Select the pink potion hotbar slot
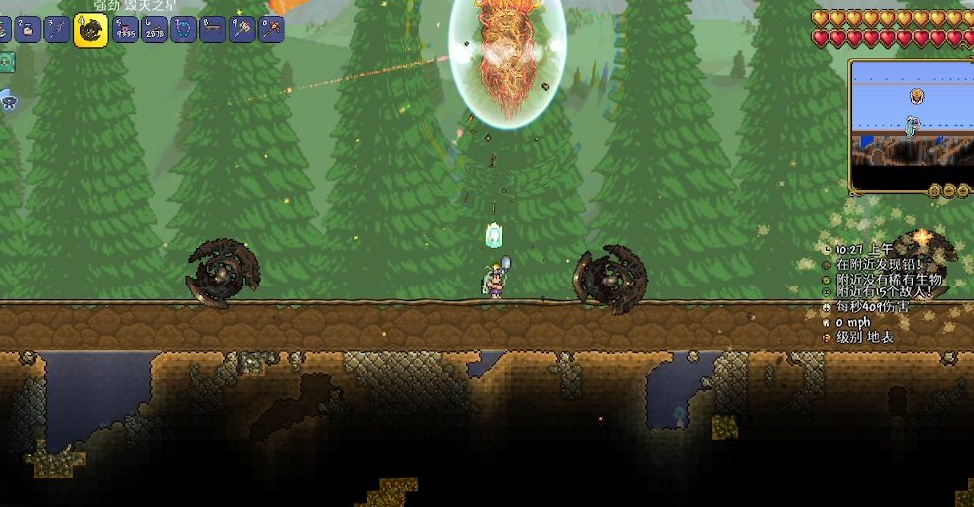The width and height of the screenshot is (974, 507). pyautogui.click(x=27, y=30)
